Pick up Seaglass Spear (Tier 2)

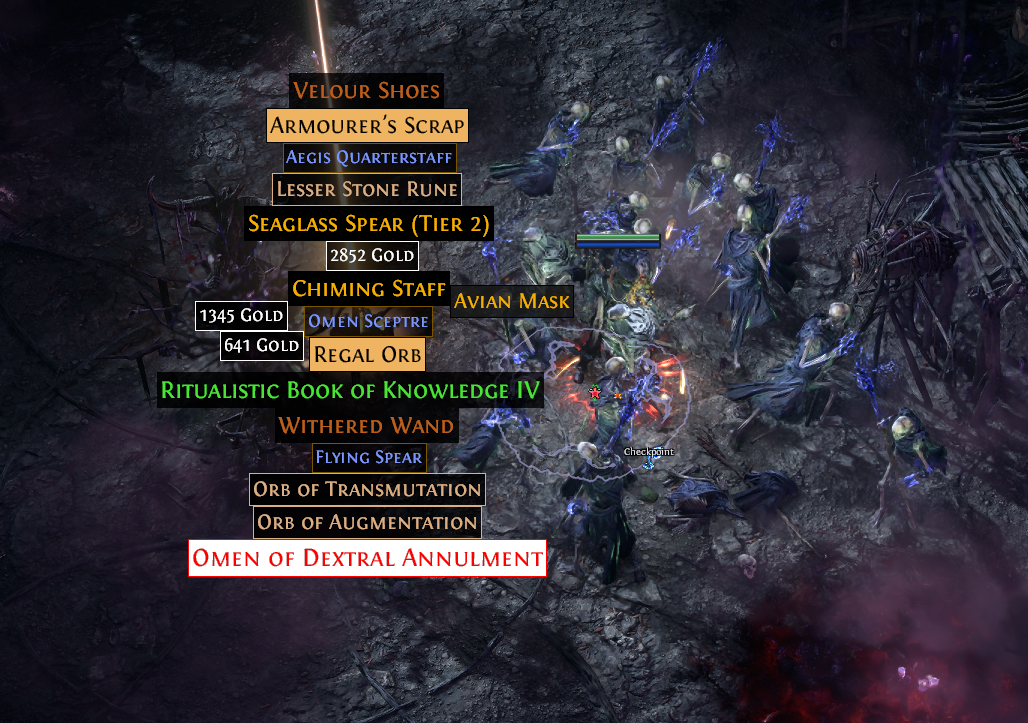[369, 224]
